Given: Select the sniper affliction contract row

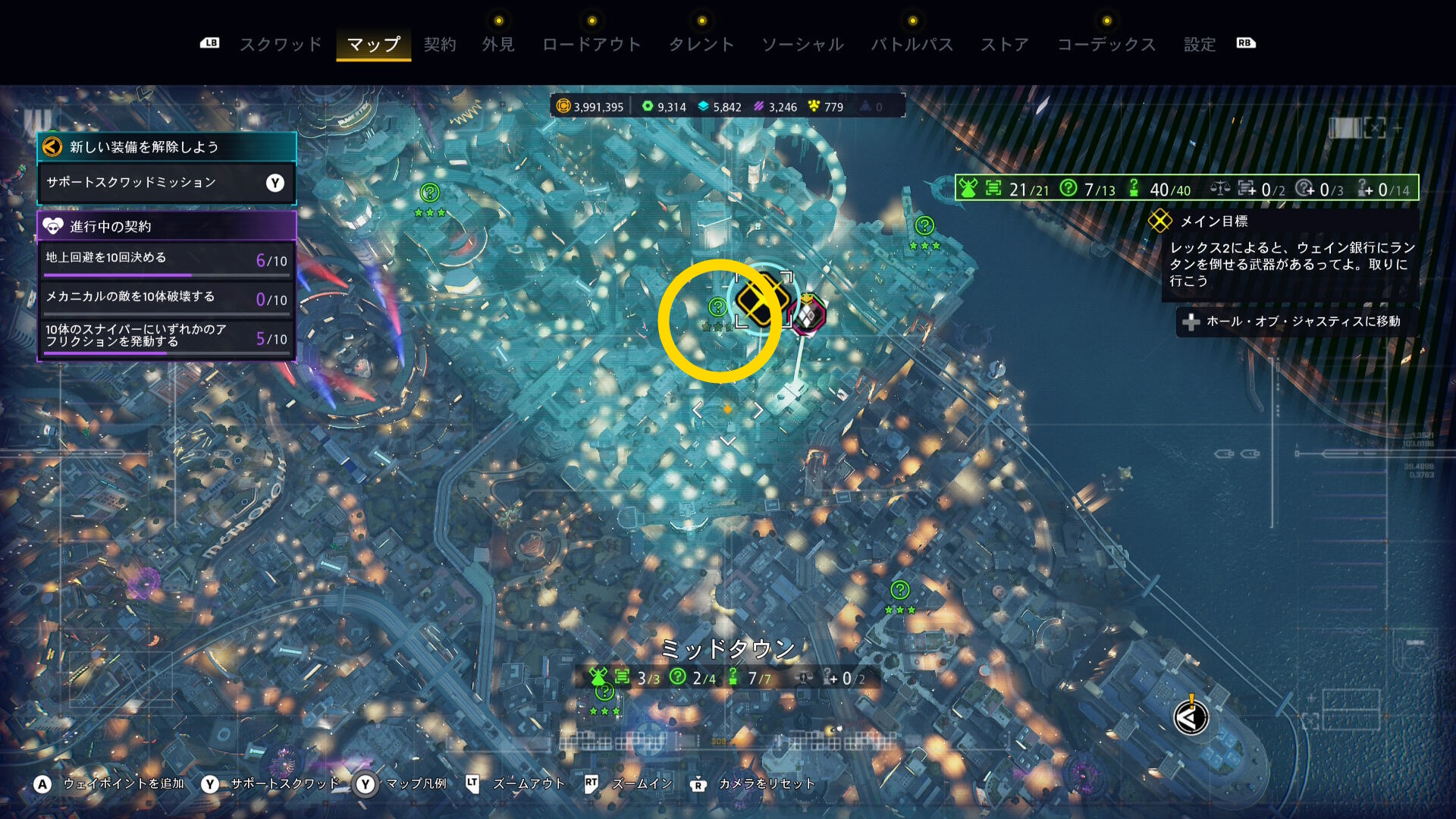Looking at the screenshot, I should click(167, 337).
